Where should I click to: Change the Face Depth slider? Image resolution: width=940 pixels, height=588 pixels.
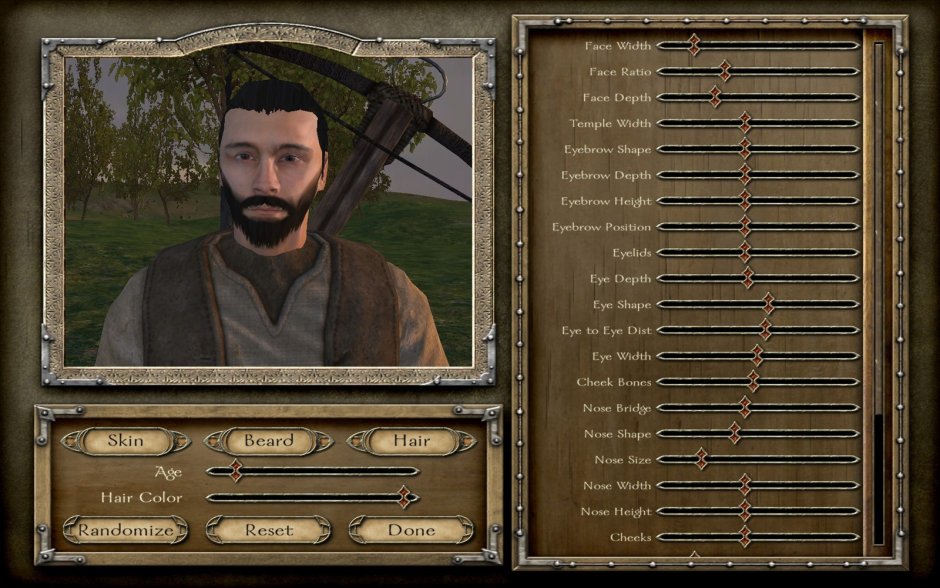[715, 97]
